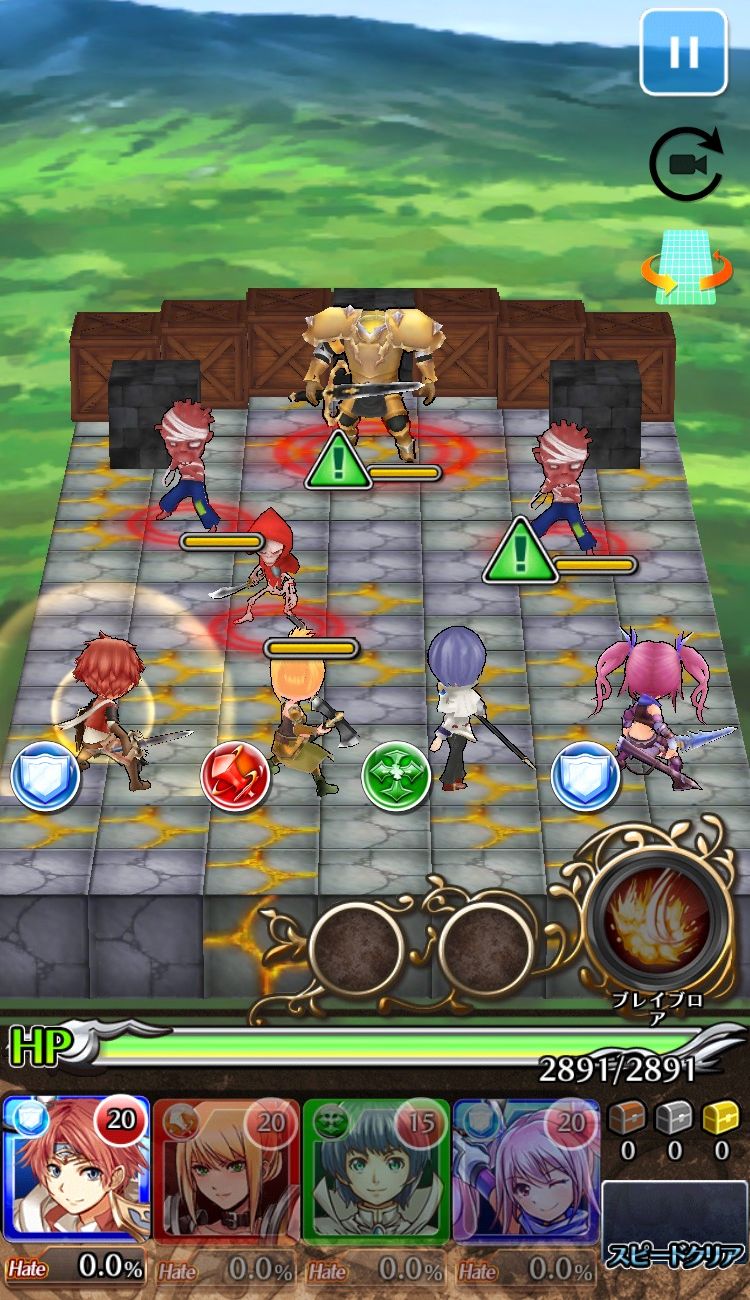Select the blue-haired hero portrait

pyautogui.click(x=376, y=1171)
